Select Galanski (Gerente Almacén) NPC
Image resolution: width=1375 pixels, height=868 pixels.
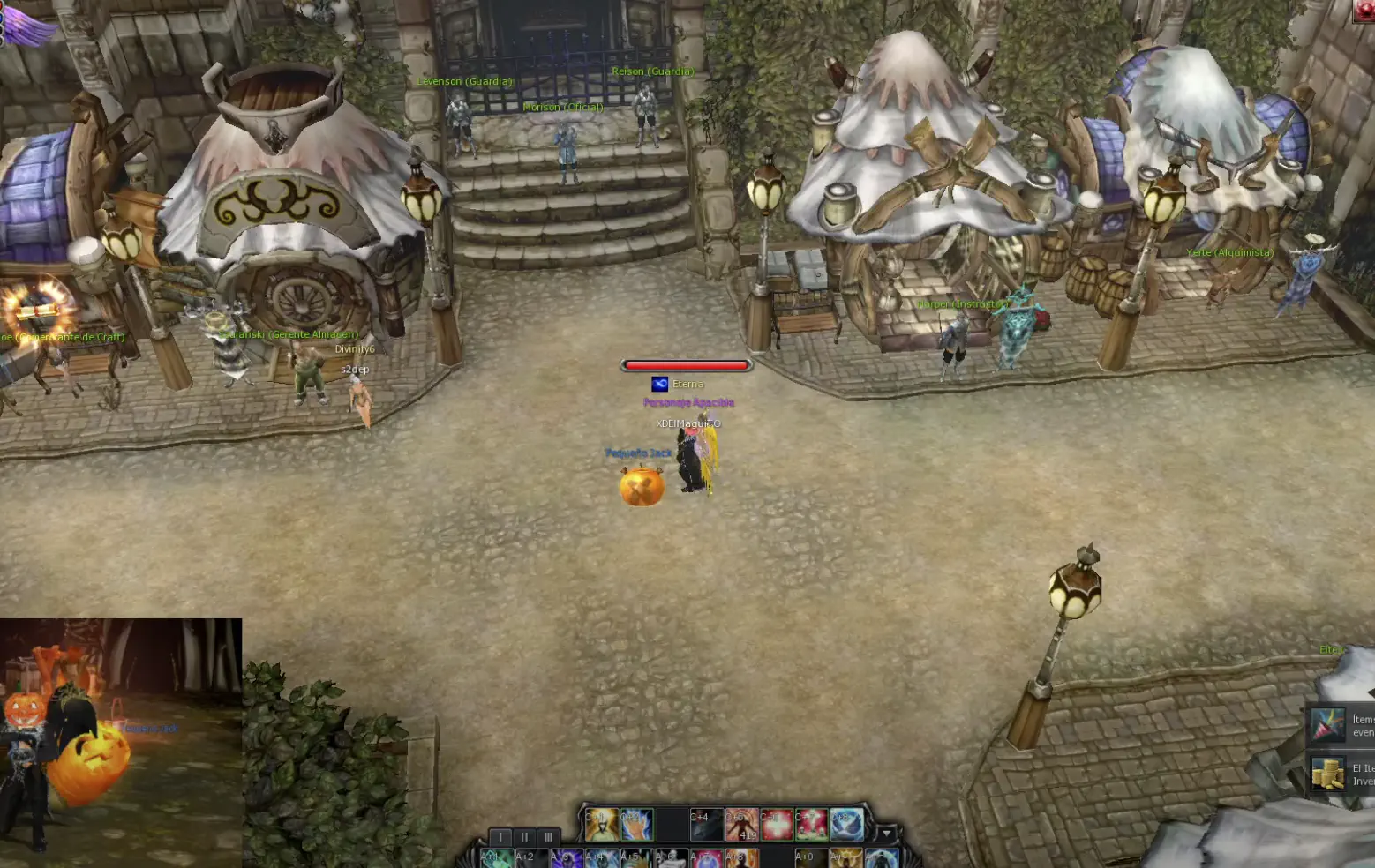tap(291, 334)
